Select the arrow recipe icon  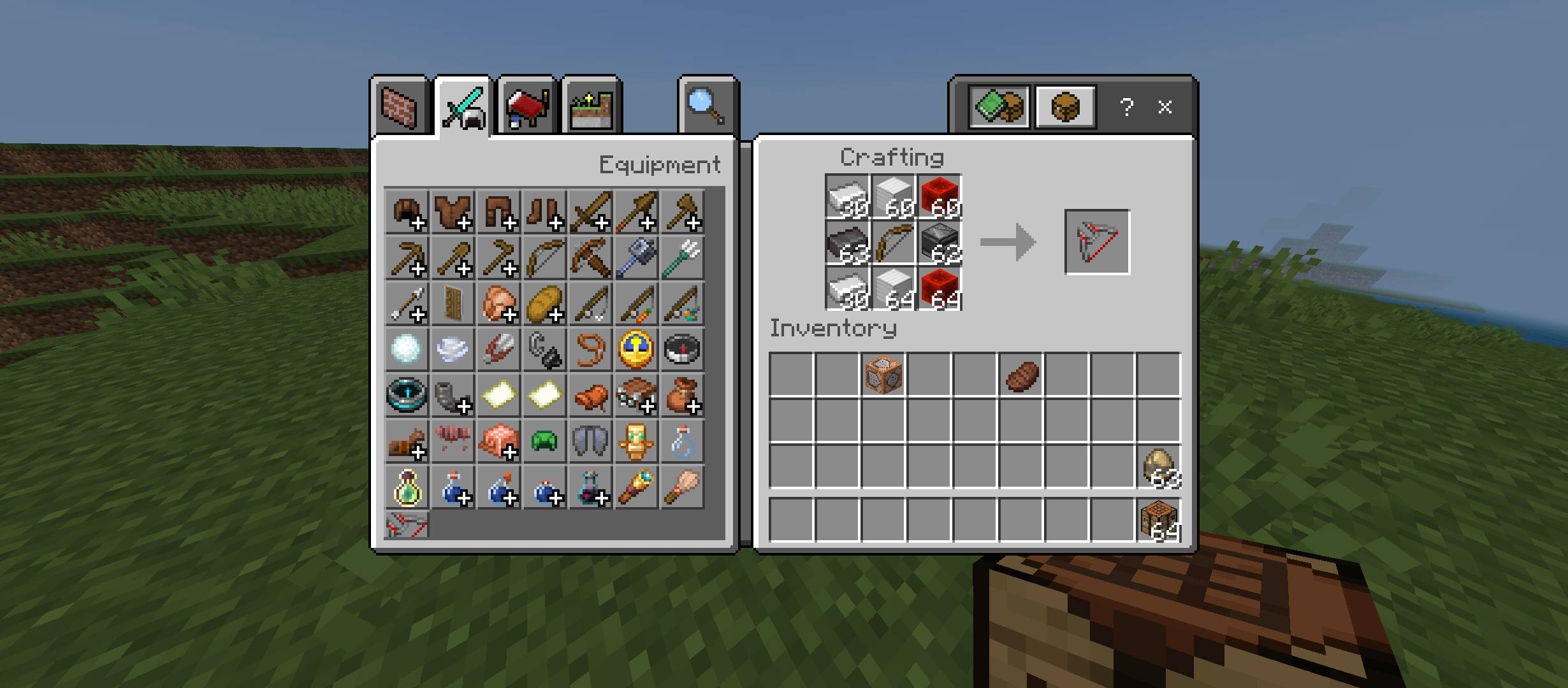coord(406,304)
